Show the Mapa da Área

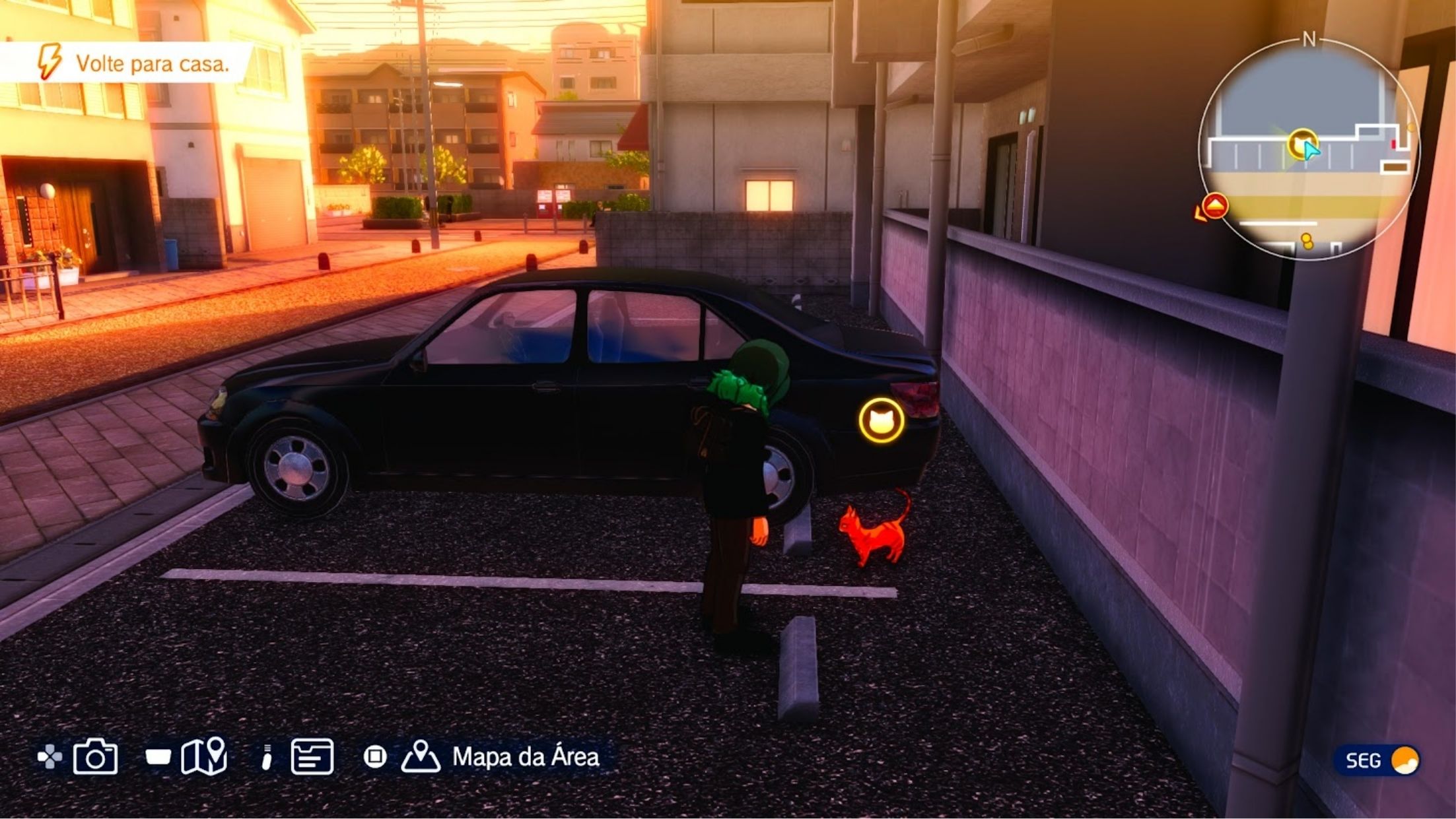tap(525, 757)
